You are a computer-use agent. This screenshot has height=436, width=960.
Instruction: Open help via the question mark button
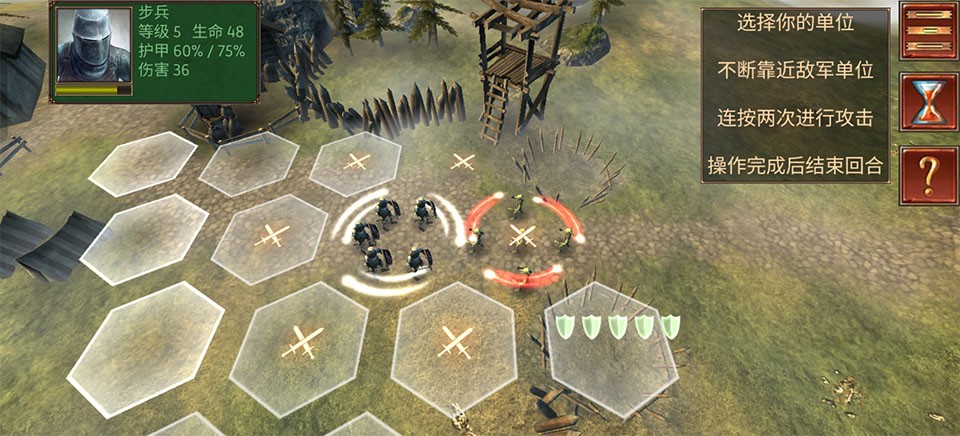pyautogui.click(x=929, y=175)
